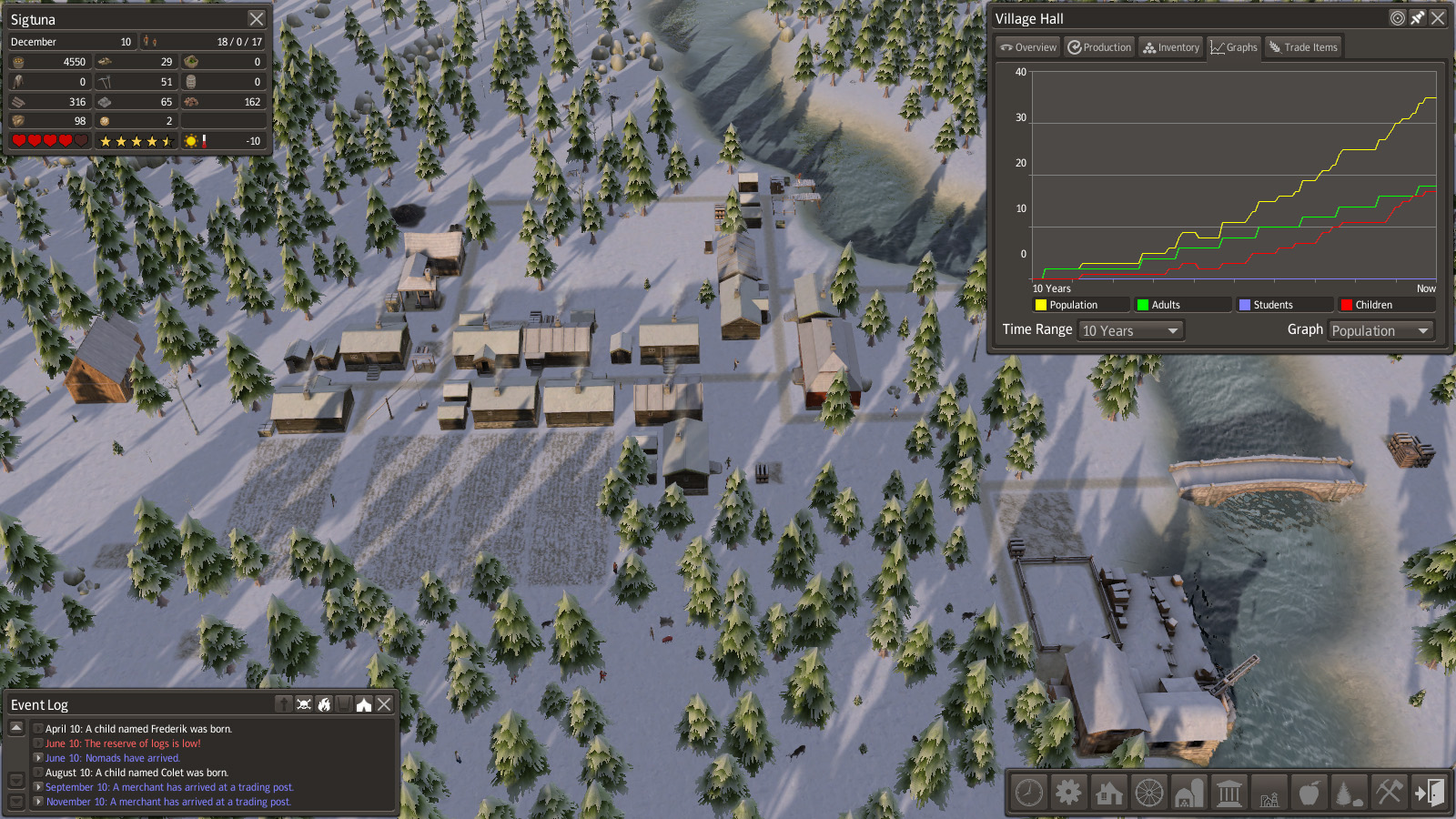Toggle the skull death events filter
This screenshot has height=819, width=1456.
pos(304,704)
